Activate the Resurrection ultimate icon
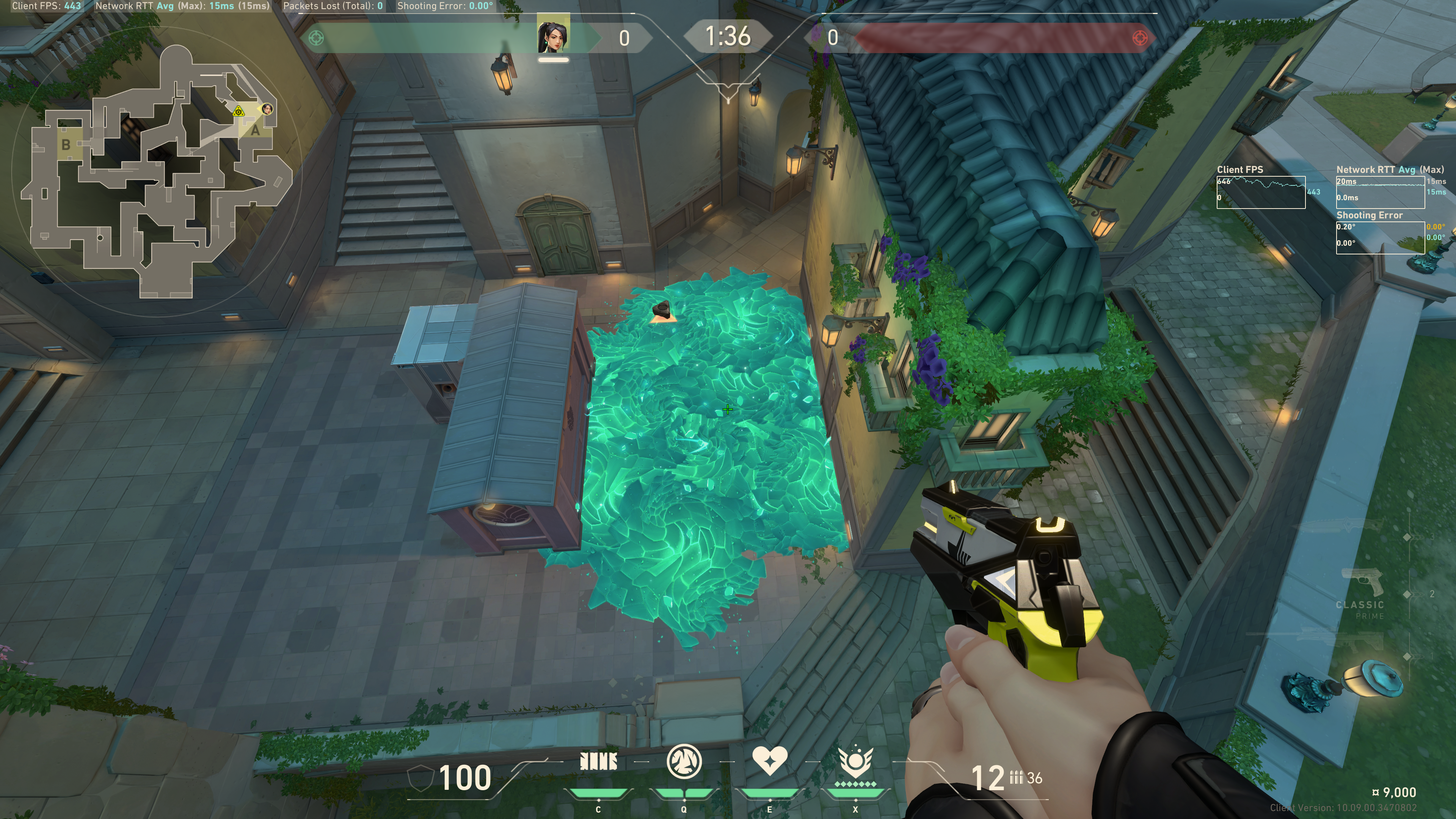The image size is (1456, 819). (x=855, y=763)
